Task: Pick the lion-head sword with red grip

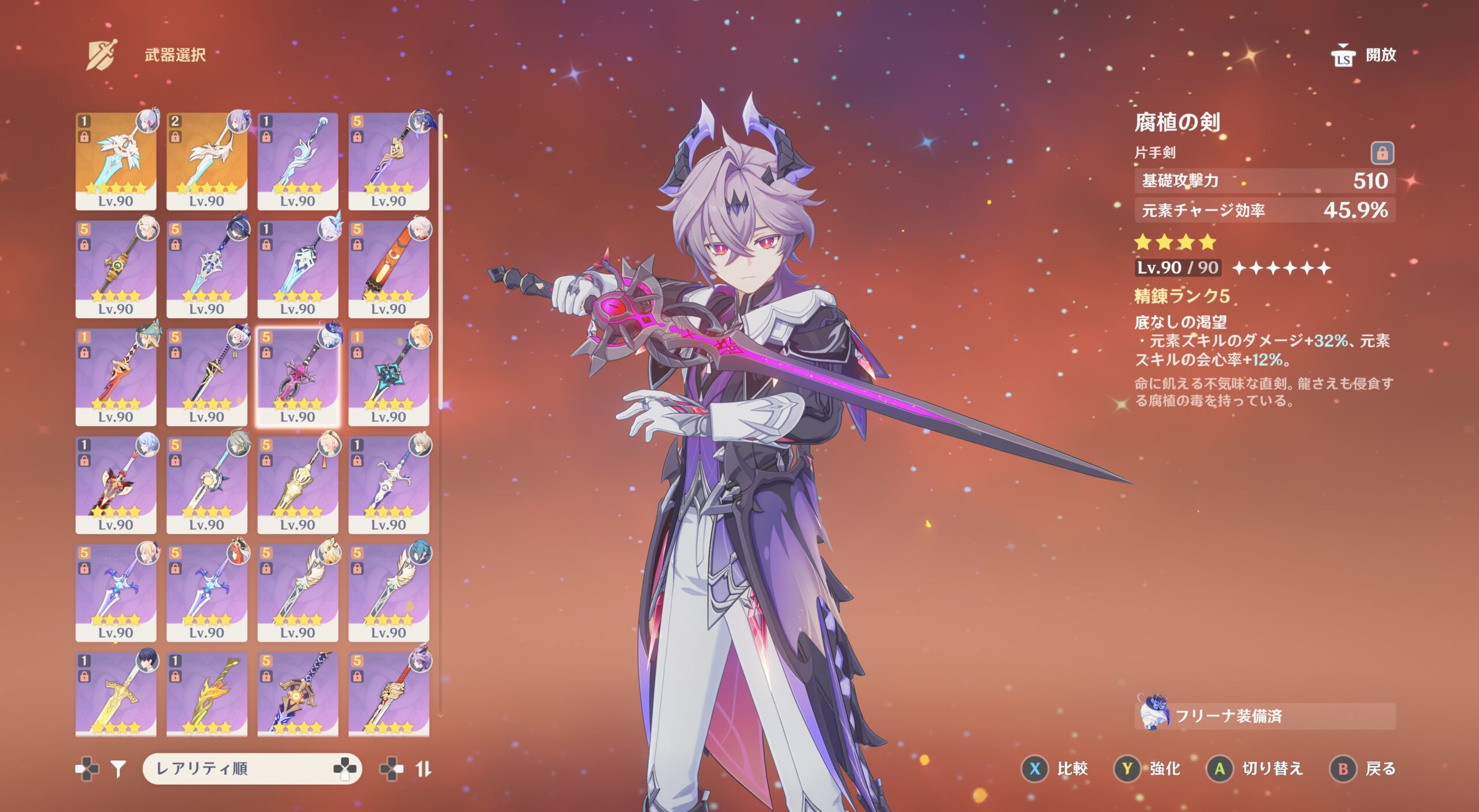Action: pyautogui.click(x=388, y=694)
